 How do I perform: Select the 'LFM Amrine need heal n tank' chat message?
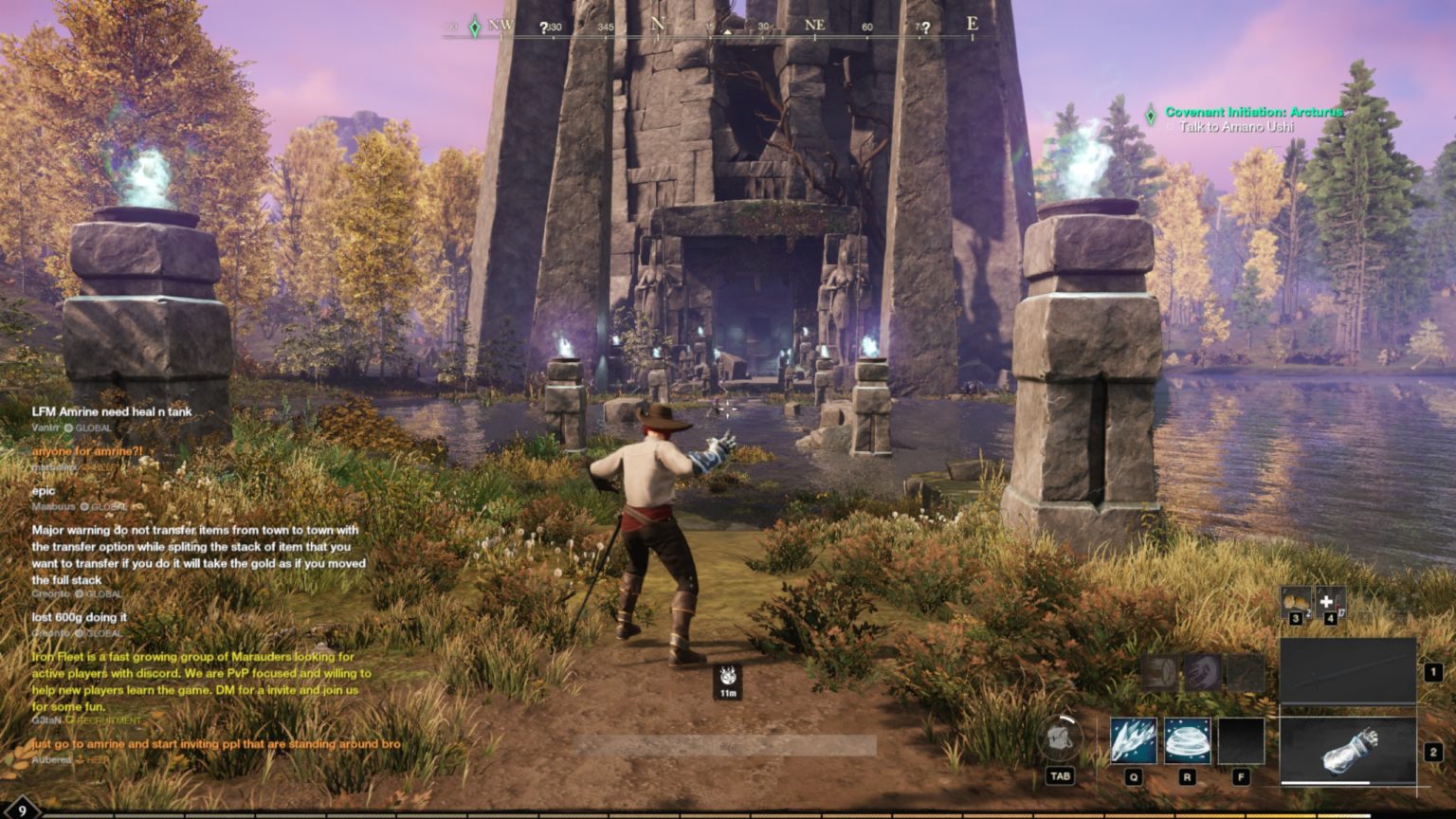point(112,411)
